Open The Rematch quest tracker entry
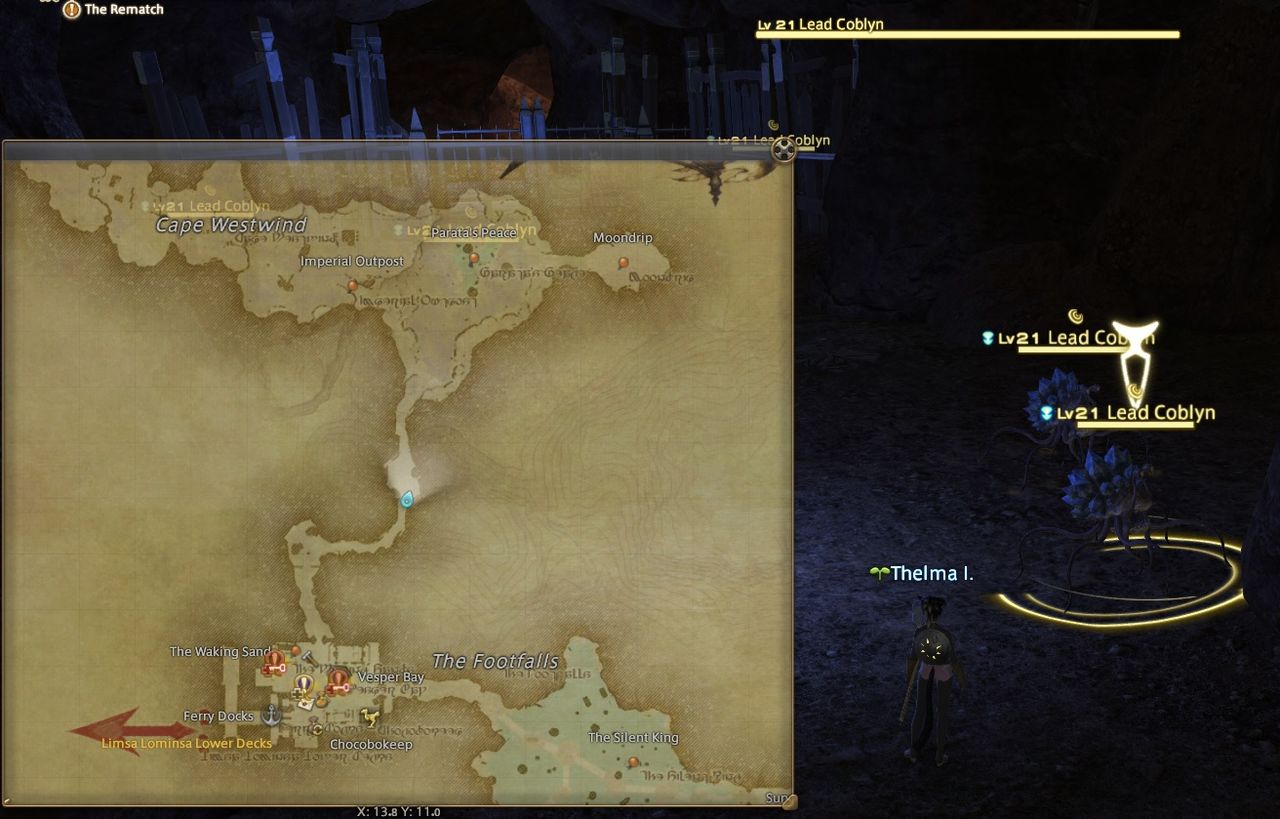Screen dimensions: 1280x819 123,9
